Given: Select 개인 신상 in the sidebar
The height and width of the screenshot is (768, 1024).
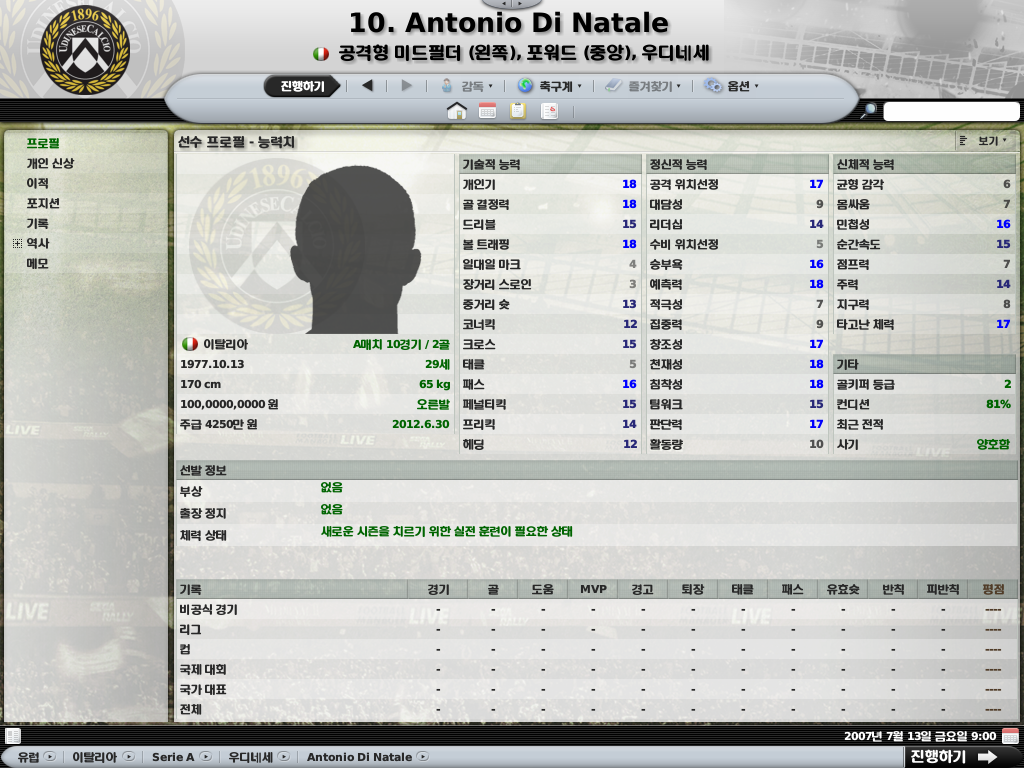Looking at the screenshot, I should [x=50, y=163].
